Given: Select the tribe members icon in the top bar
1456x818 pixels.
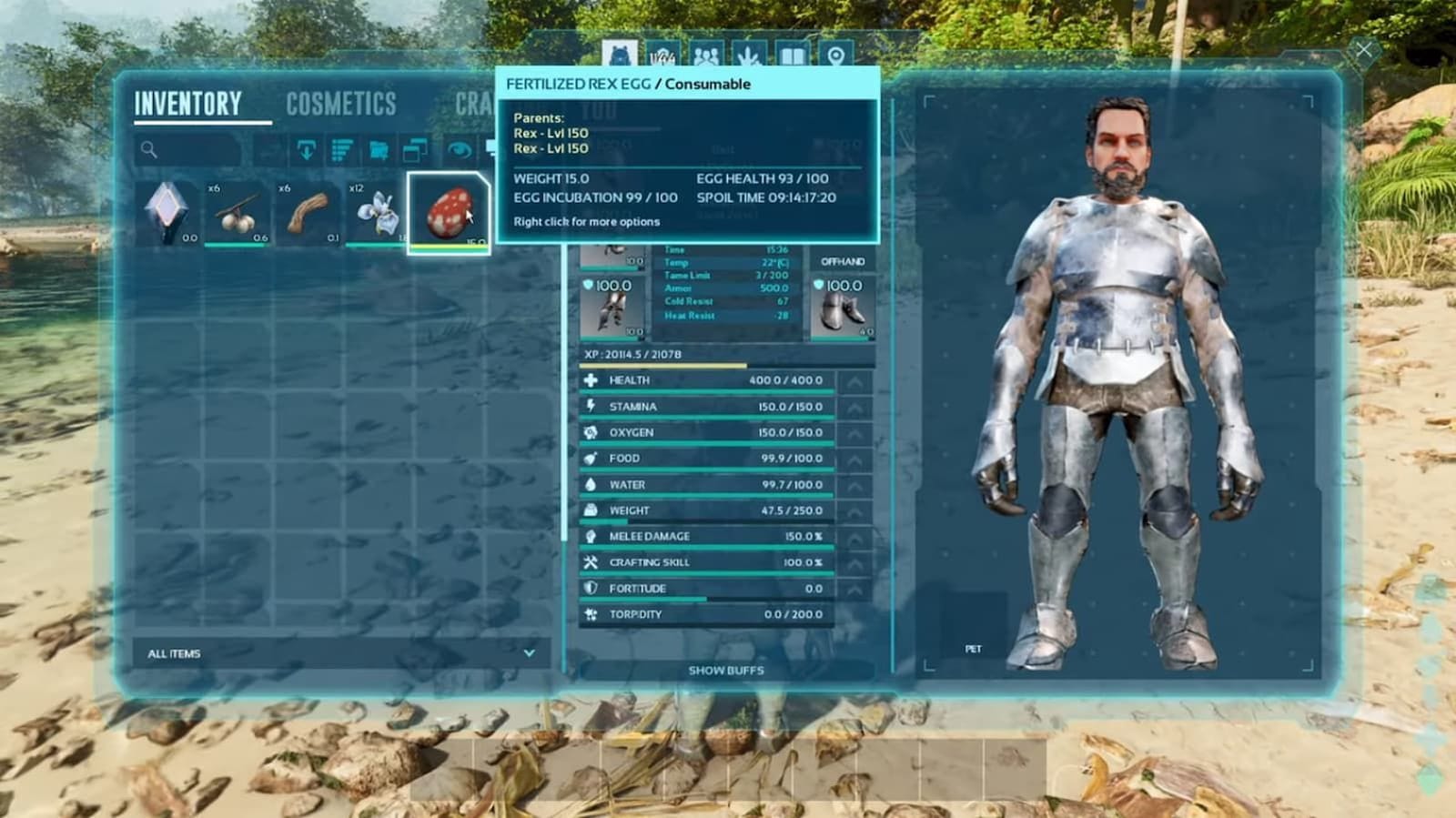Looking at the screenshot, I should tap(705, 55).
